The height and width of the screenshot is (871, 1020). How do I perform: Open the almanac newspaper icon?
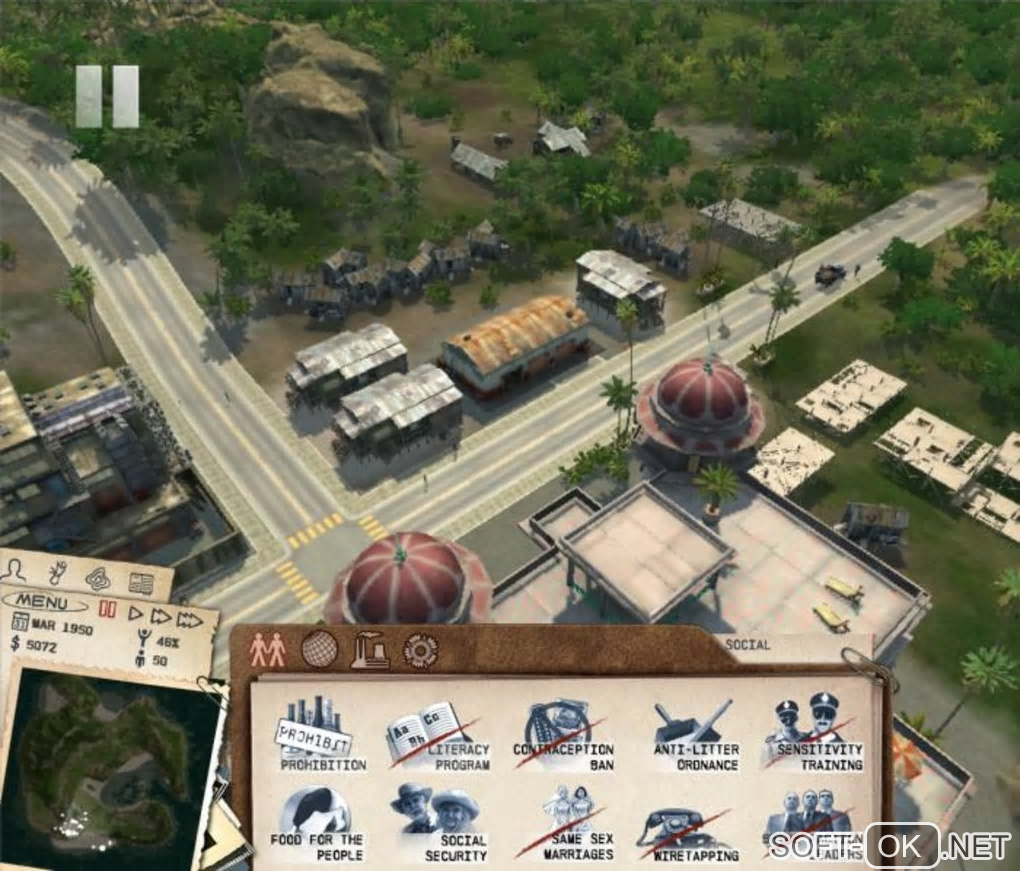point(141,583)
